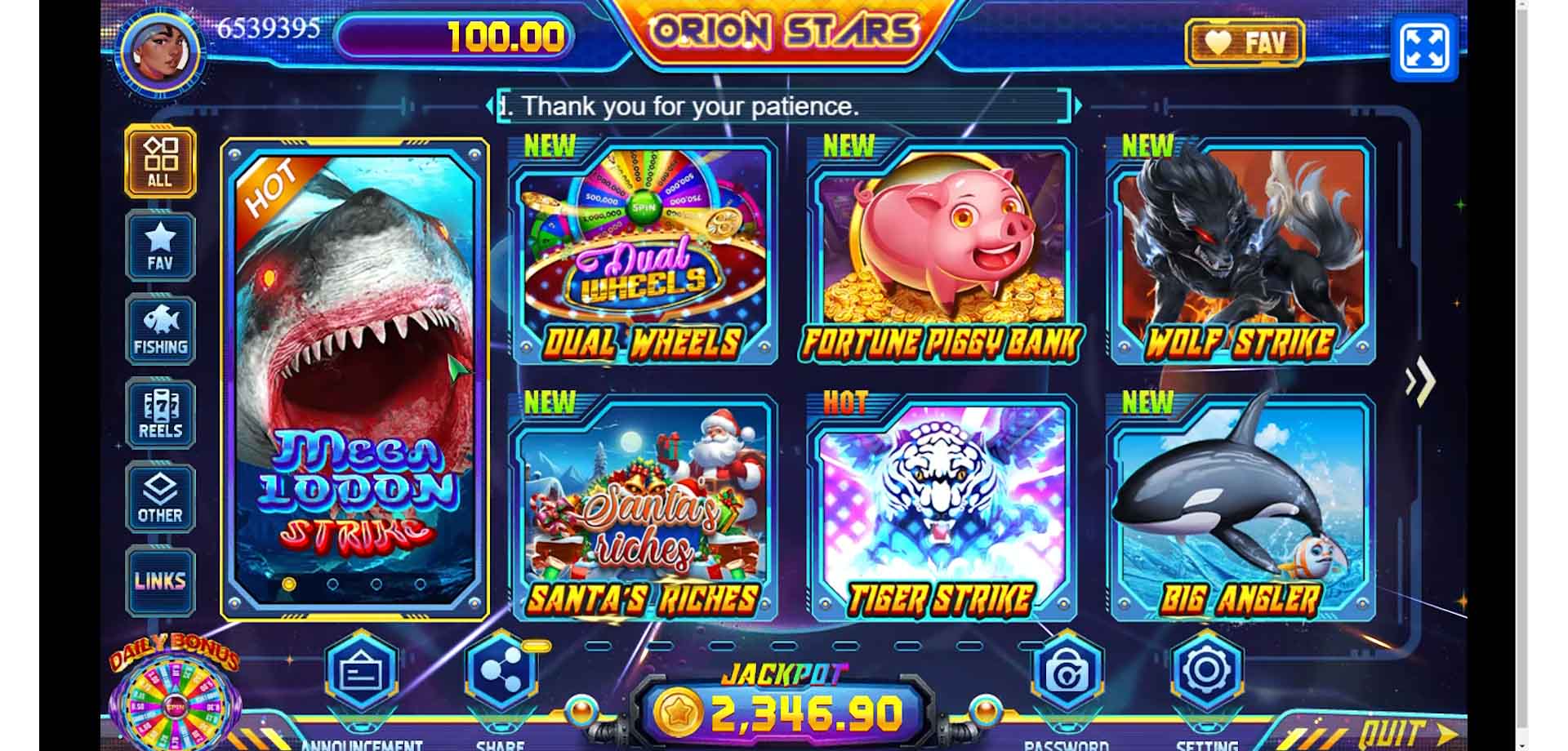Open the REELS games category
Image resolution: width=1568 pixels, height=751 pixels.
[x=160, y=415]
